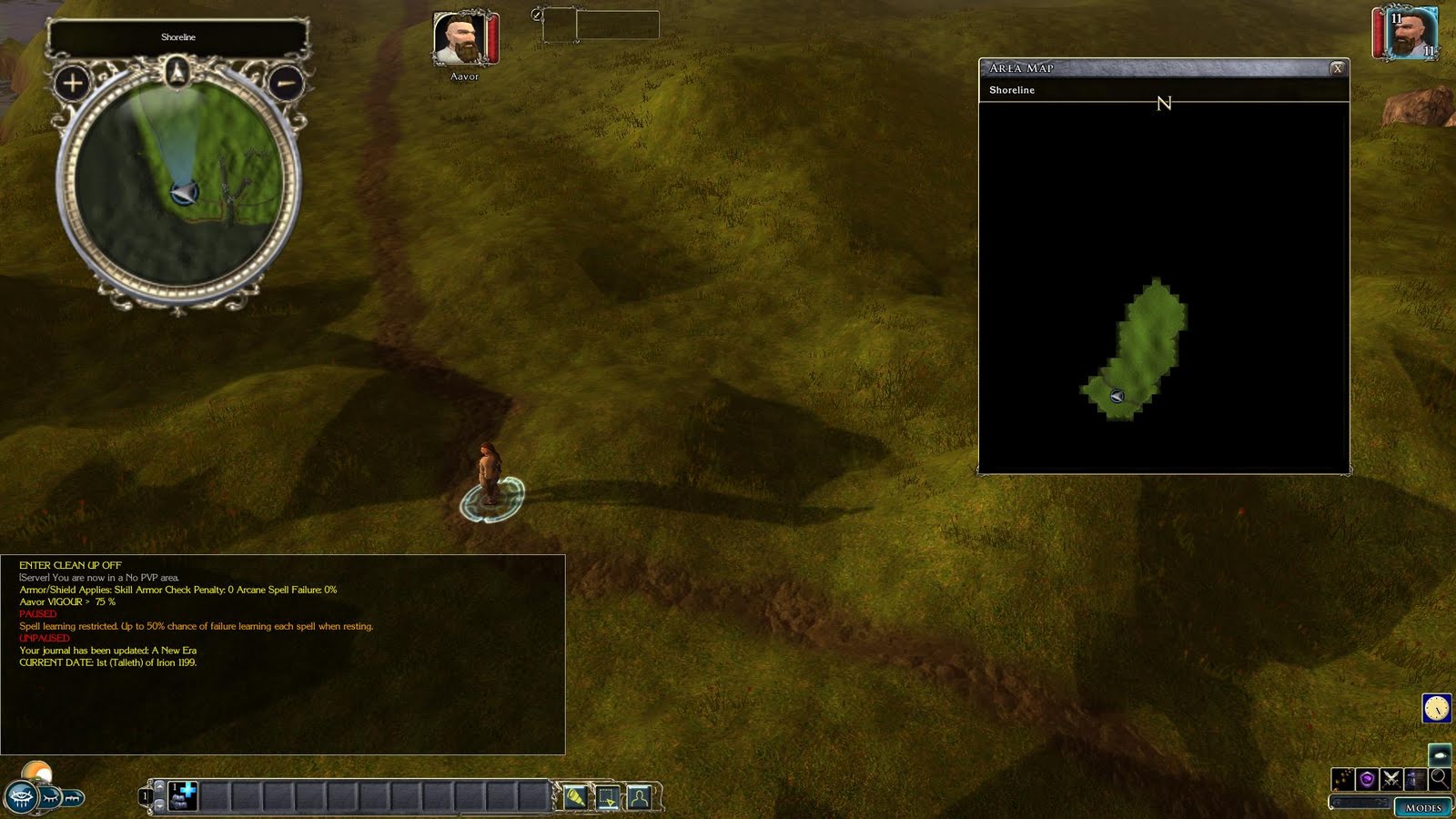The width and height of the screenshot is (1456, 819).
Task: Click the experience bar below the Modes button
Action: click(x=1360, y=802)
